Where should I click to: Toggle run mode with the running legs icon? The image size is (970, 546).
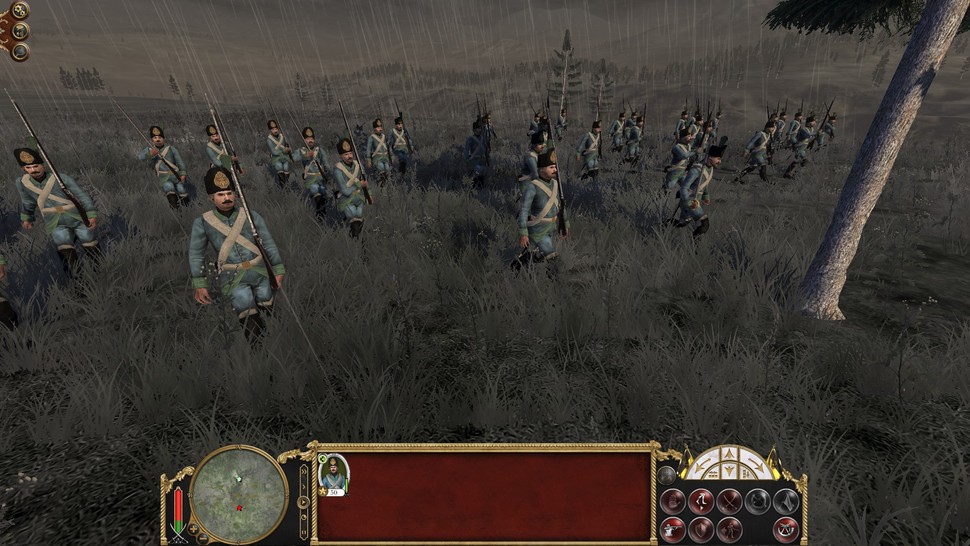click(701, 501)
